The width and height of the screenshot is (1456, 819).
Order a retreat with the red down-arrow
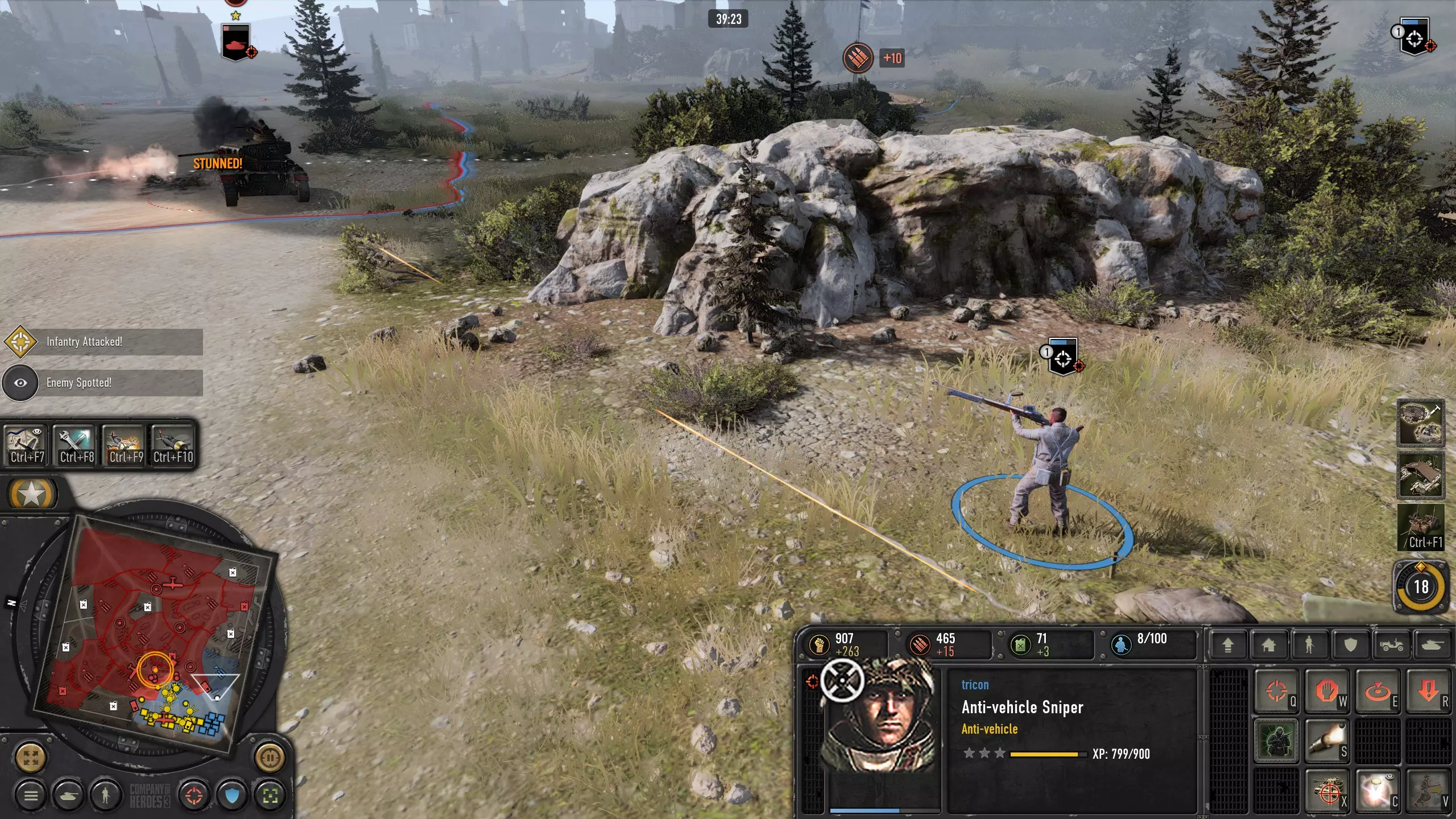pyautogui.click(x=1428, y=692)
